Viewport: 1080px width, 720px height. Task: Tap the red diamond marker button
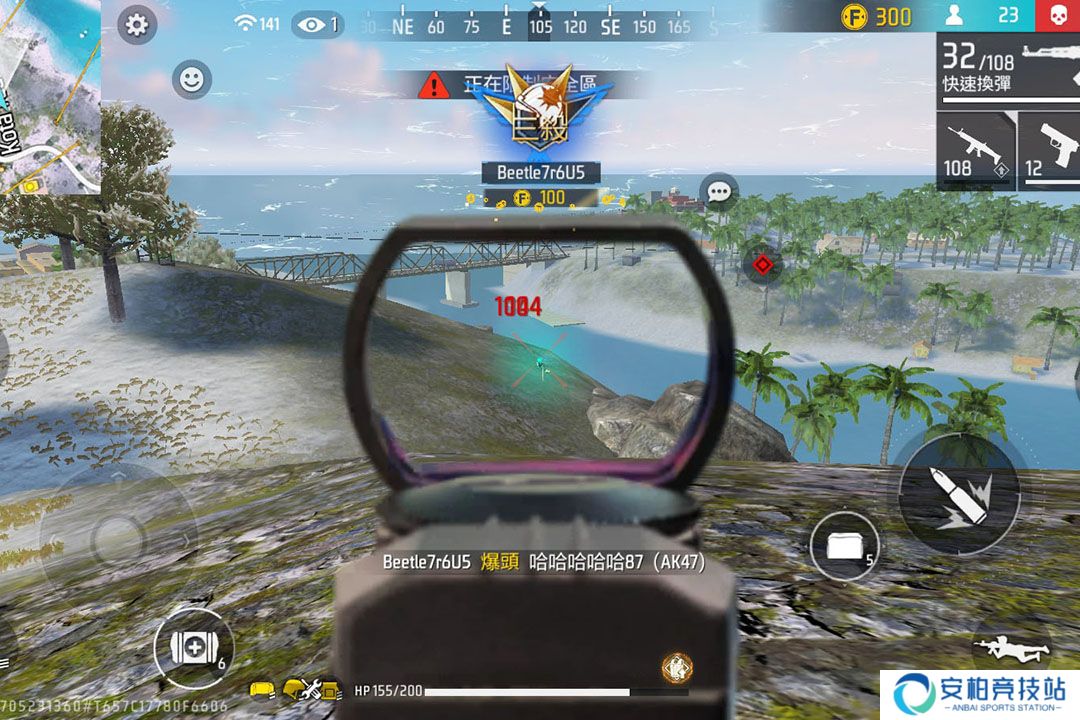pos(764,265)
